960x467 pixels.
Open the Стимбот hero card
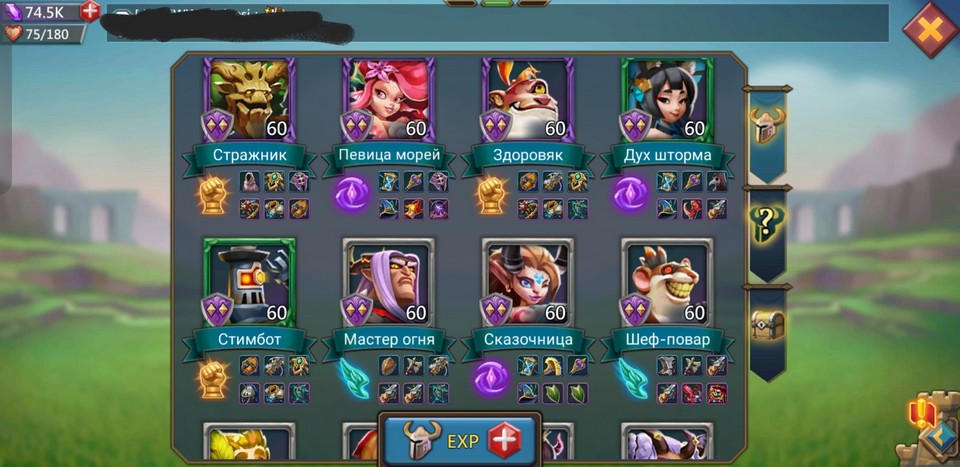[248, 282]
